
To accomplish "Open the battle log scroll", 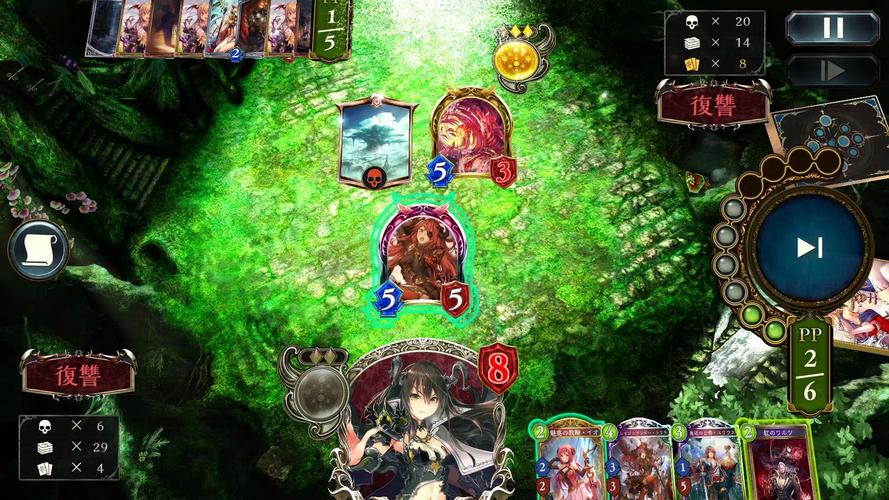I will pos(38,250).
